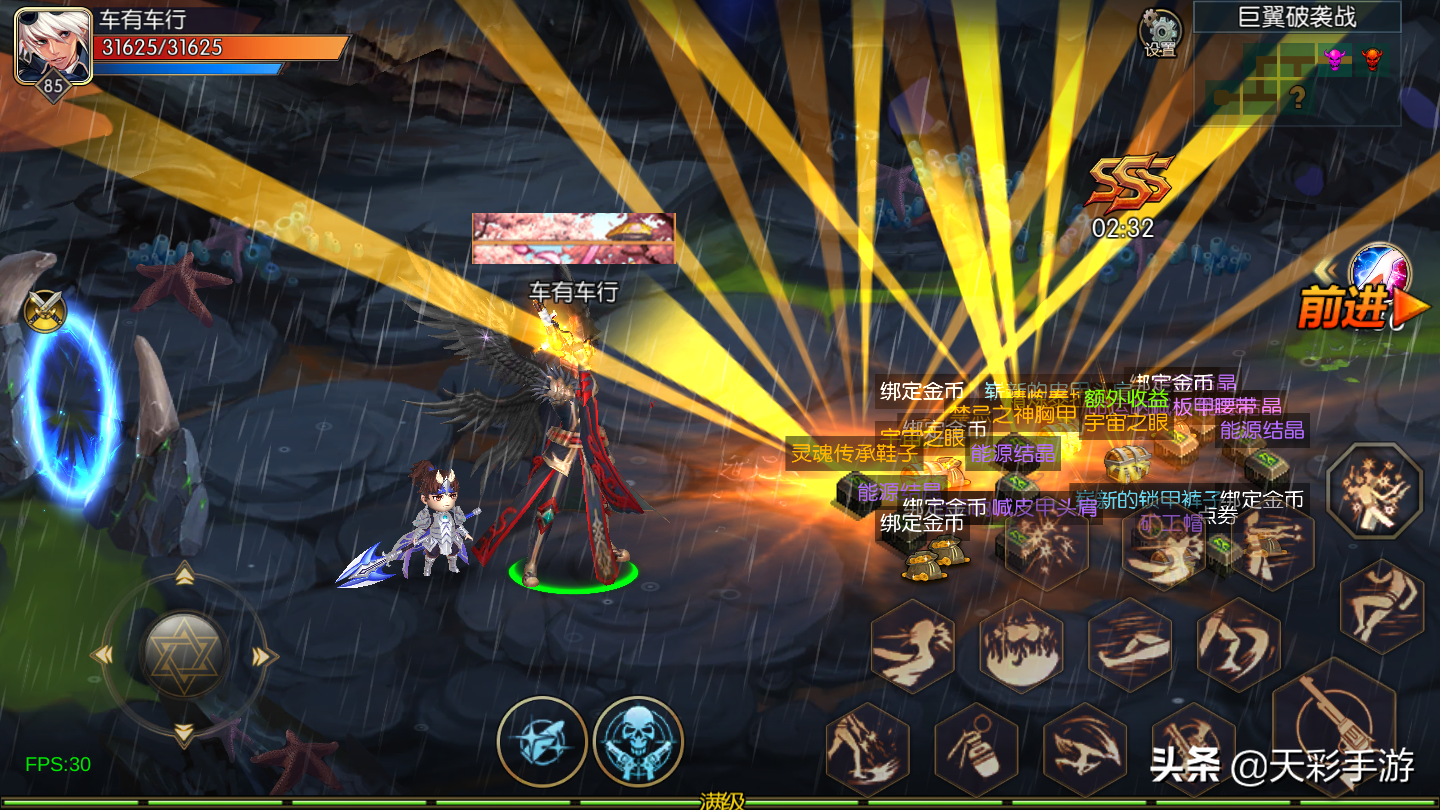This screenshot has width=1440, height=810.
Task: Trigger the octagon-framed burst awakening skill
Action: coord(1373,491)
